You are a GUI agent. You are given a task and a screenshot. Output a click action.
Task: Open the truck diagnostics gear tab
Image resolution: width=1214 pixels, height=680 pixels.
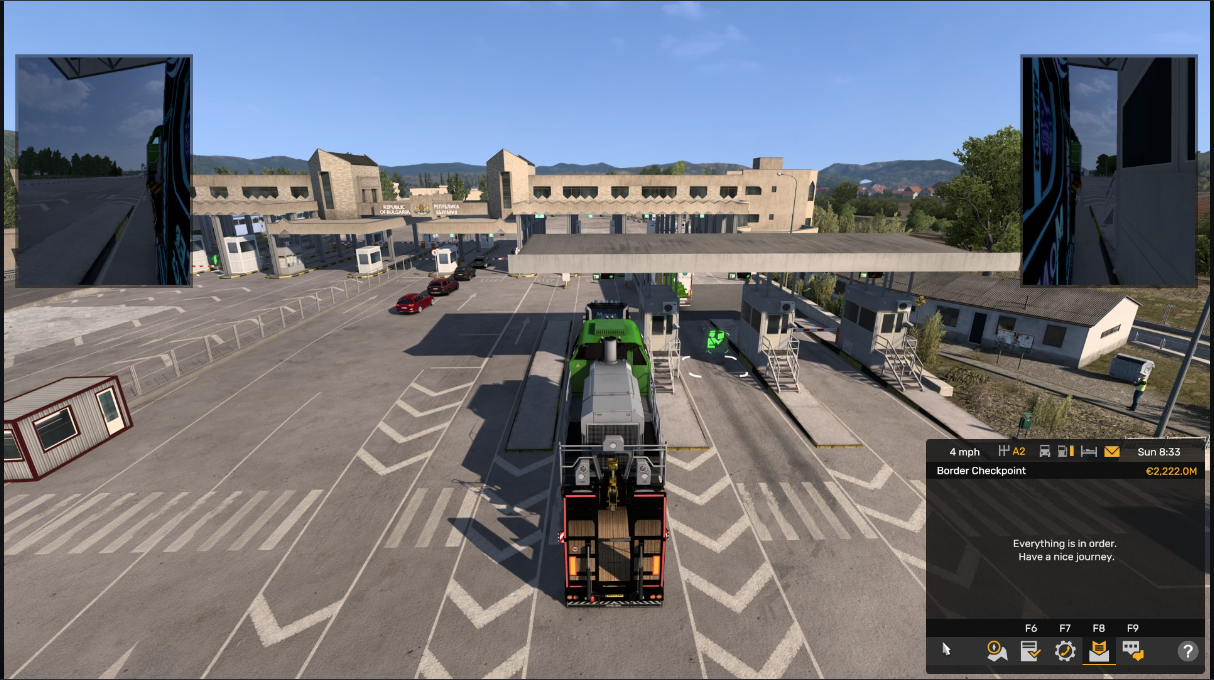(1065, 651)
